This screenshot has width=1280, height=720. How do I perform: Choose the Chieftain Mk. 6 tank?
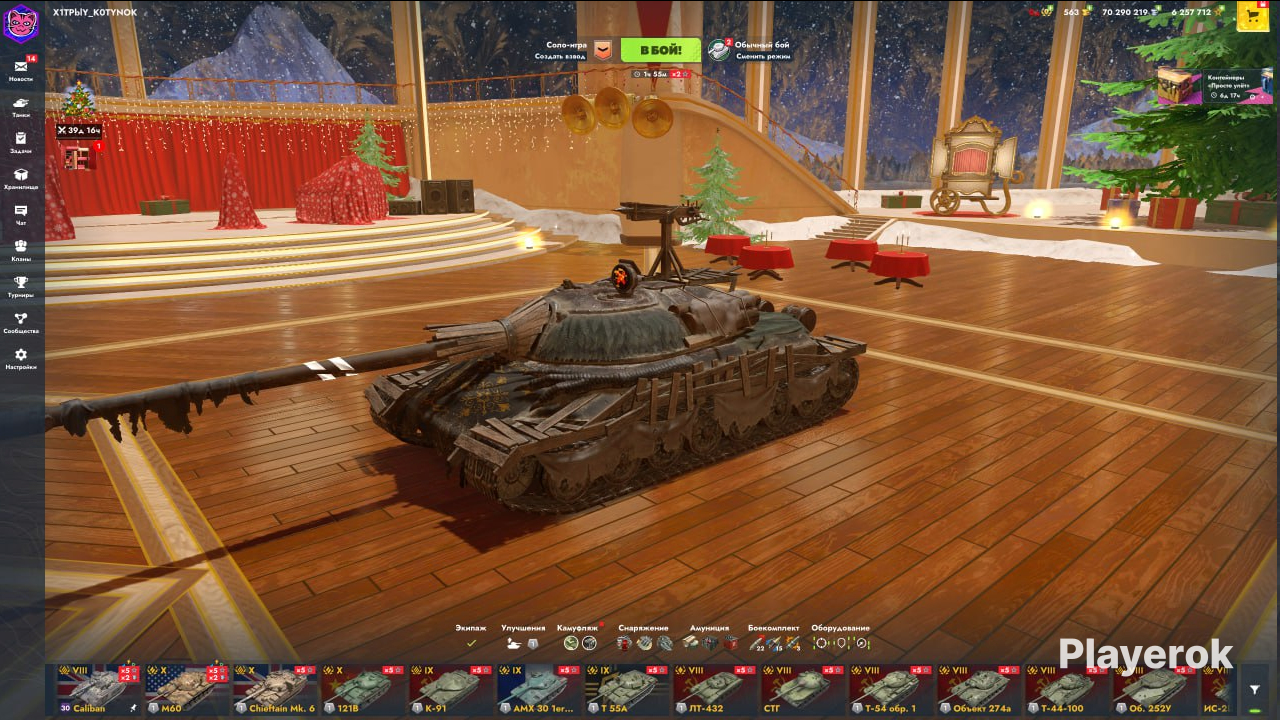click(274, 689)
